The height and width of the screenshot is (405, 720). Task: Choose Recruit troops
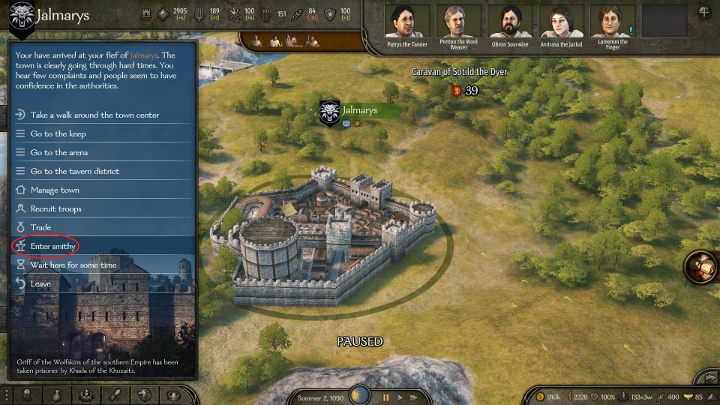[x=56, y=209]
